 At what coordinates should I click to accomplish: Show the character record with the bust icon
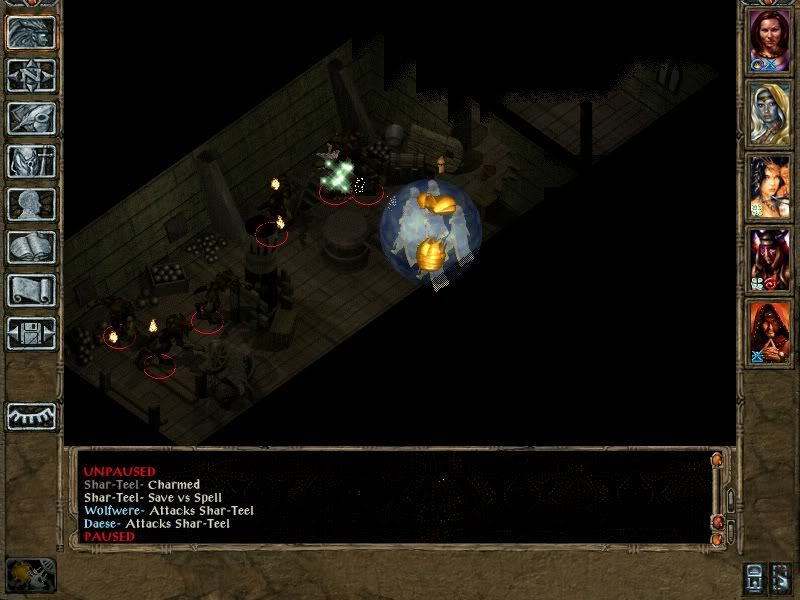click(x=31, y=204)
